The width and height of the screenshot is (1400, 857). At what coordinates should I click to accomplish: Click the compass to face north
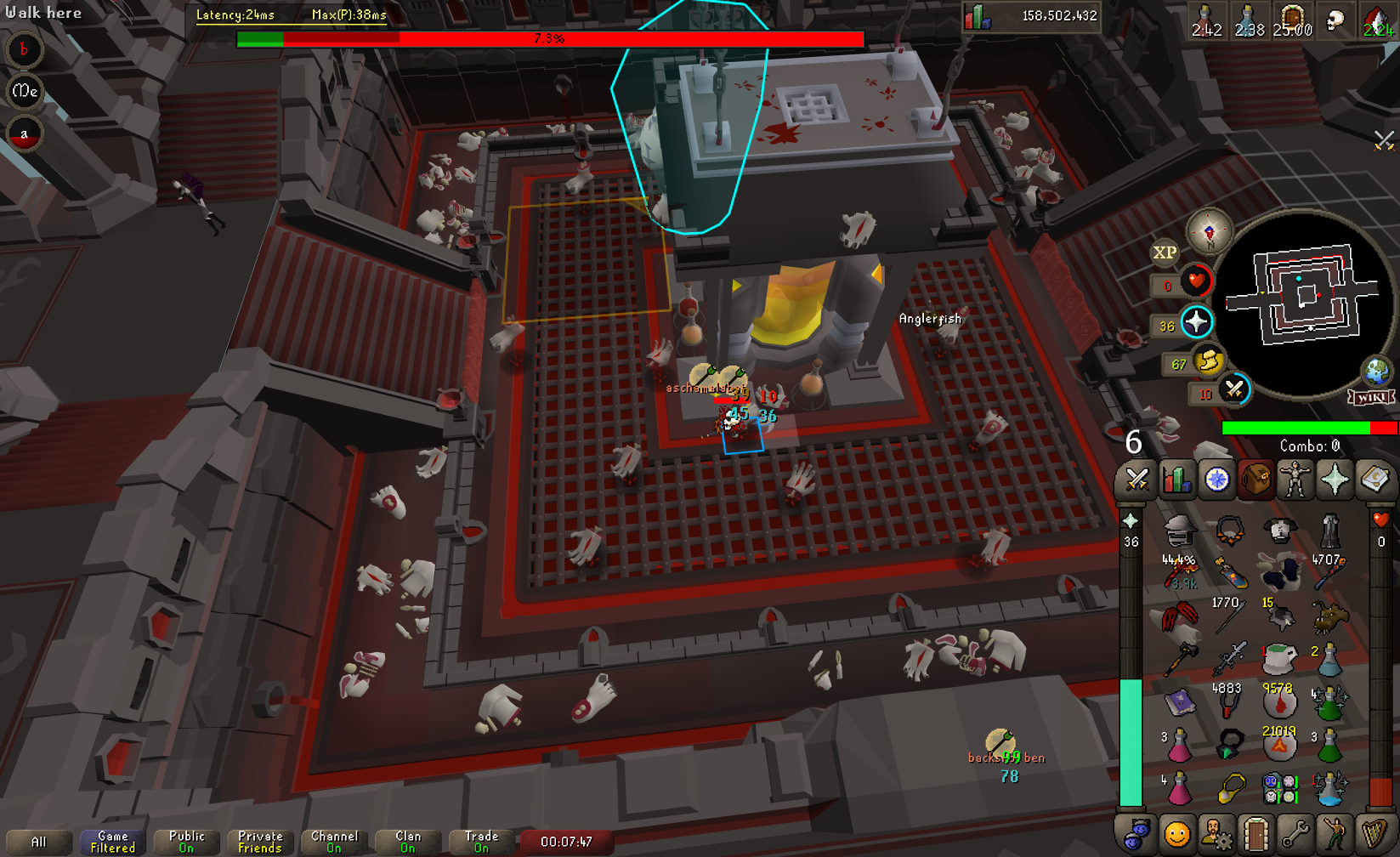tap(1209, 230)
